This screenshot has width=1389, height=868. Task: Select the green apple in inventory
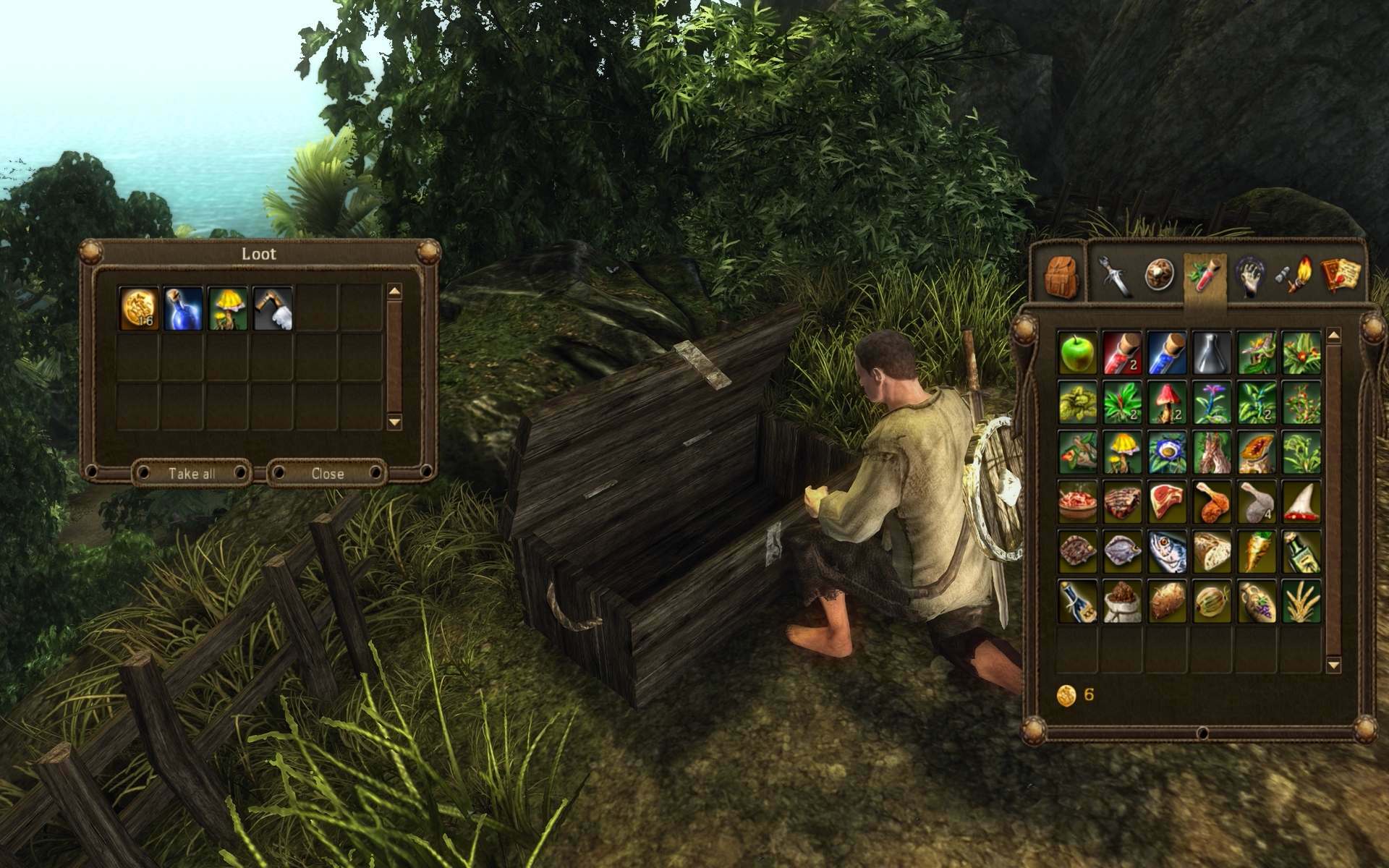click(x=1077, y=353)
